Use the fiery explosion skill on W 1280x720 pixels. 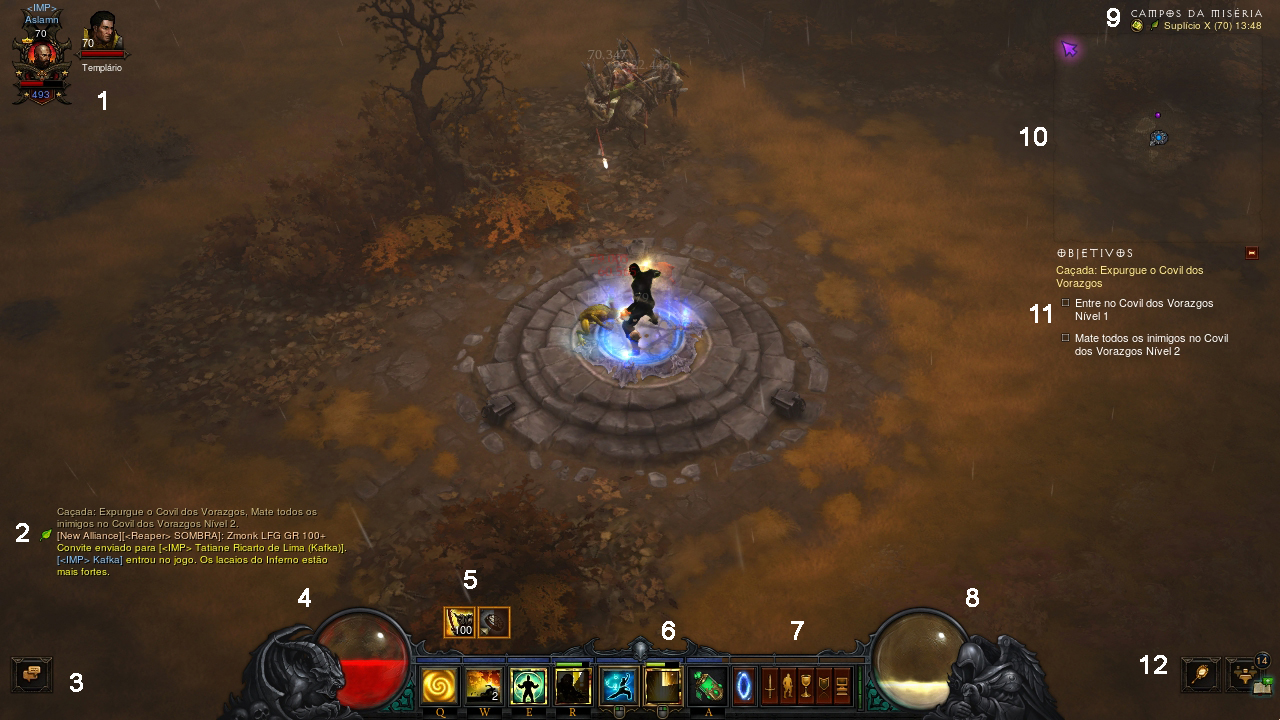click(484, 686)
